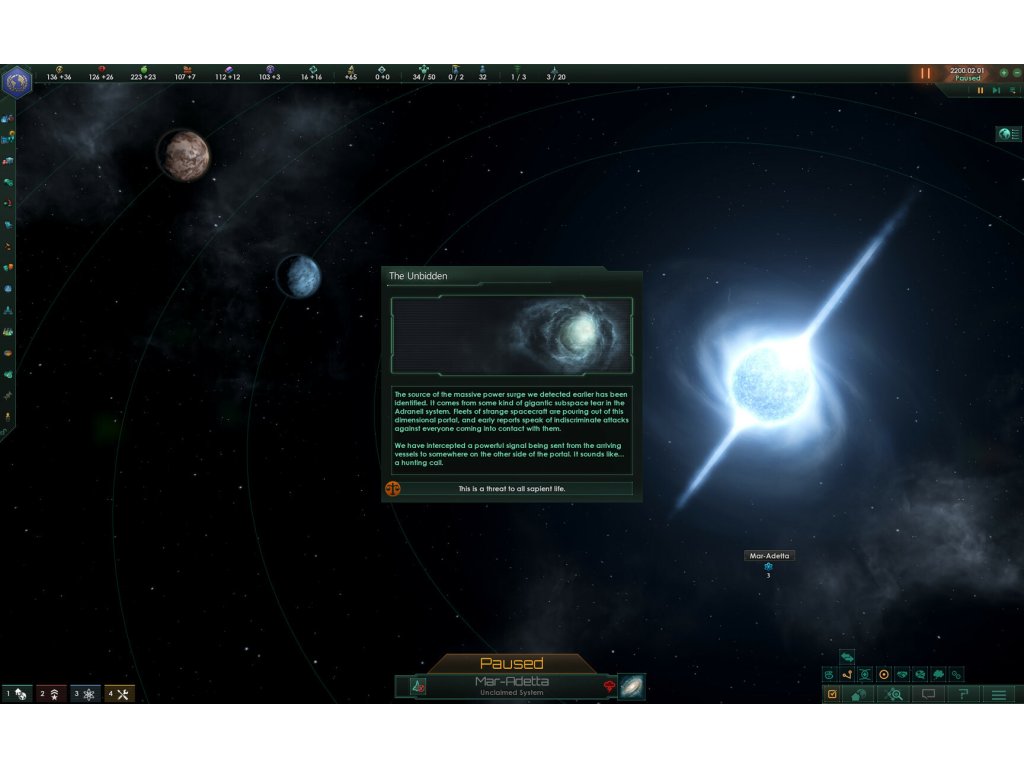Select the science group 3 tab
This screenshot has height=768, width=1024.
[x=85, y=694]
